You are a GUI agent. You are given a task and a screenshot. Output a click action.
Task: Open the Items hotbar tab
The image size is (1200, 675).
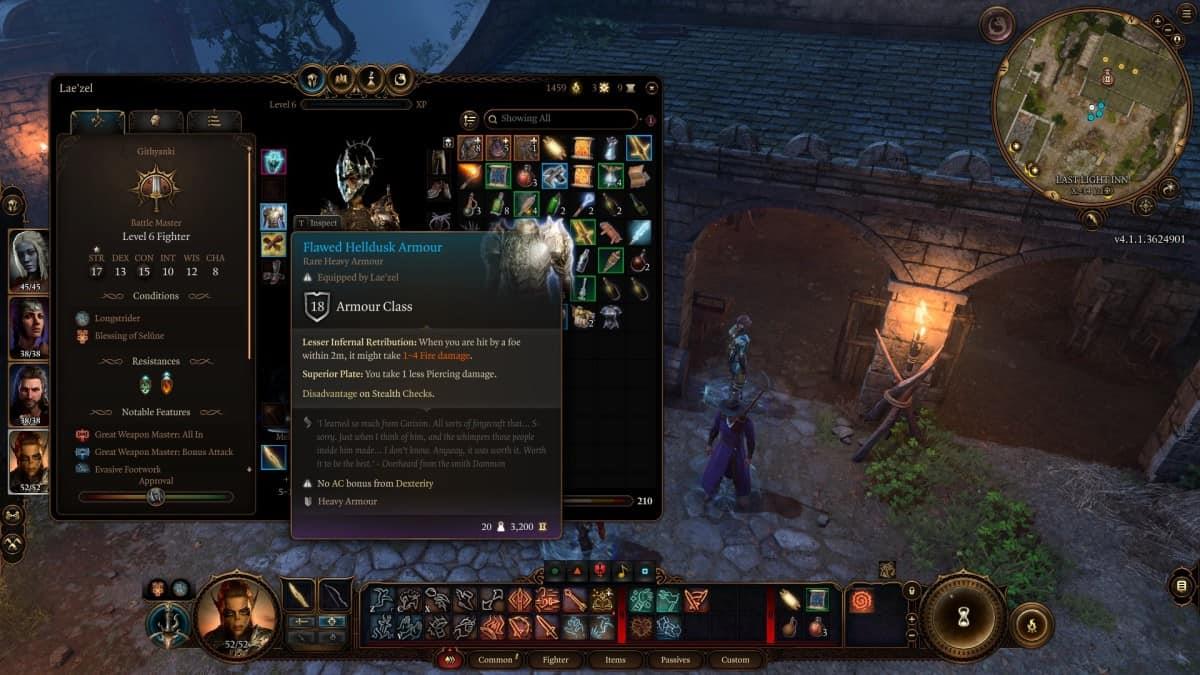pos(615,660)
